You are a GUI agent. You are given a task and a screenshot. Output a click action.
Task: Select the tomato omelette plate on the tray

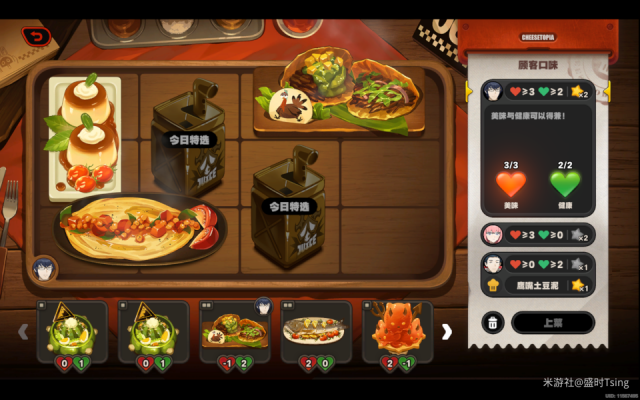(135, 227)
